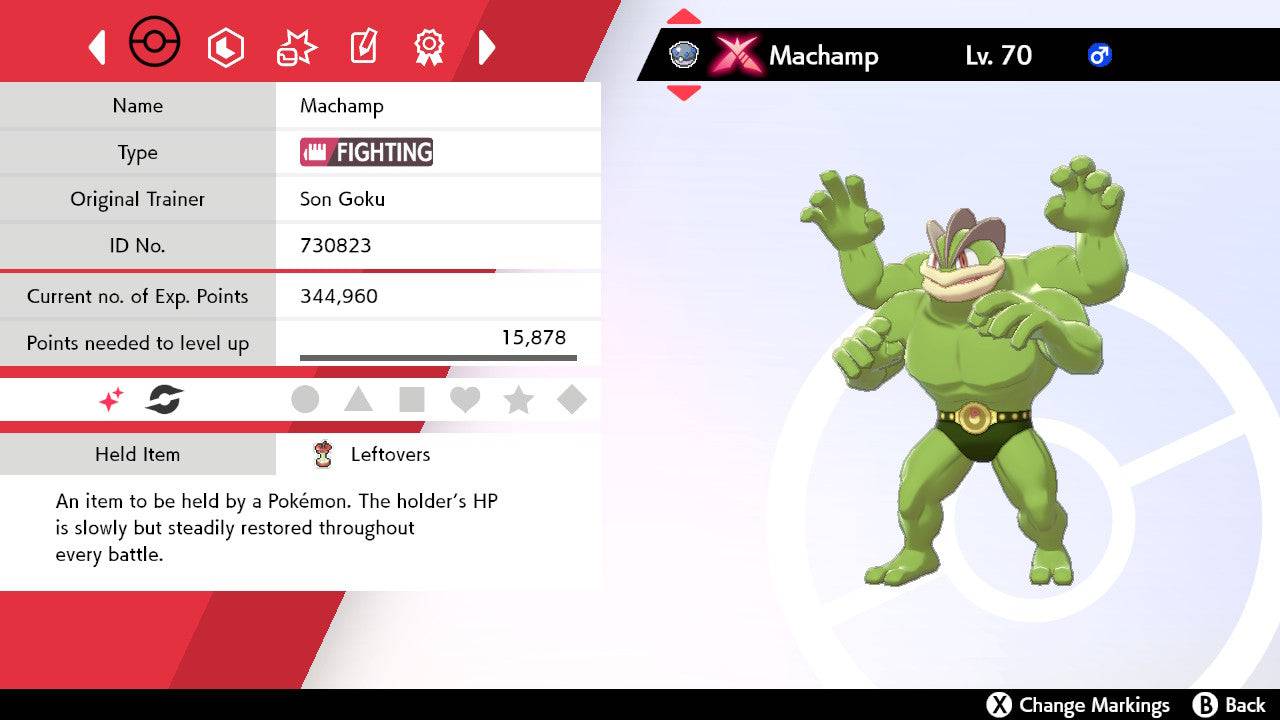The height and width of the screenshot is (720, 1280).
Task: Toggle the square marking
Action: coord(411,400)
